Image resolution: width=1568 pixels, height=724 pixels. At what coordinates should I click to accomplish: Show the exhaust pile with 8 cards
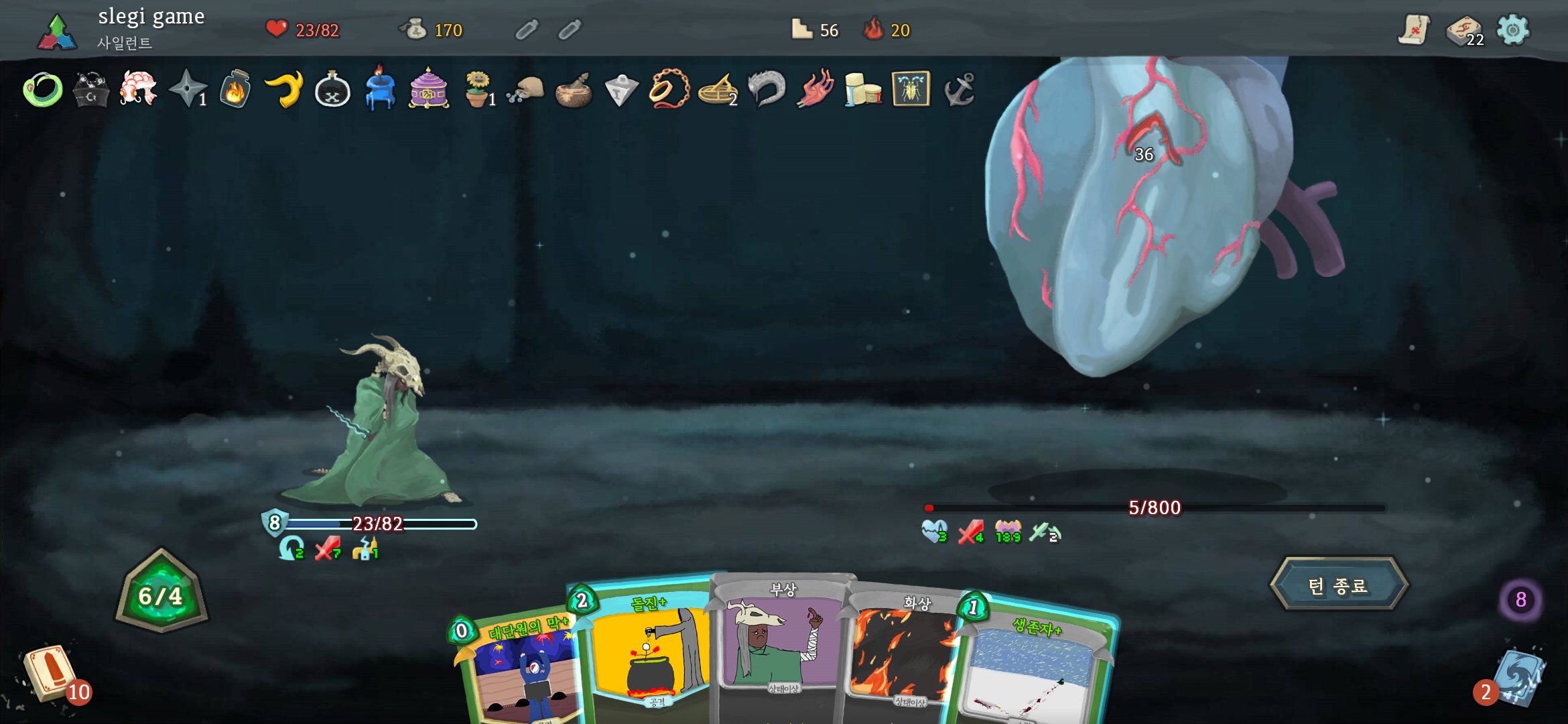click(1520, 599)
